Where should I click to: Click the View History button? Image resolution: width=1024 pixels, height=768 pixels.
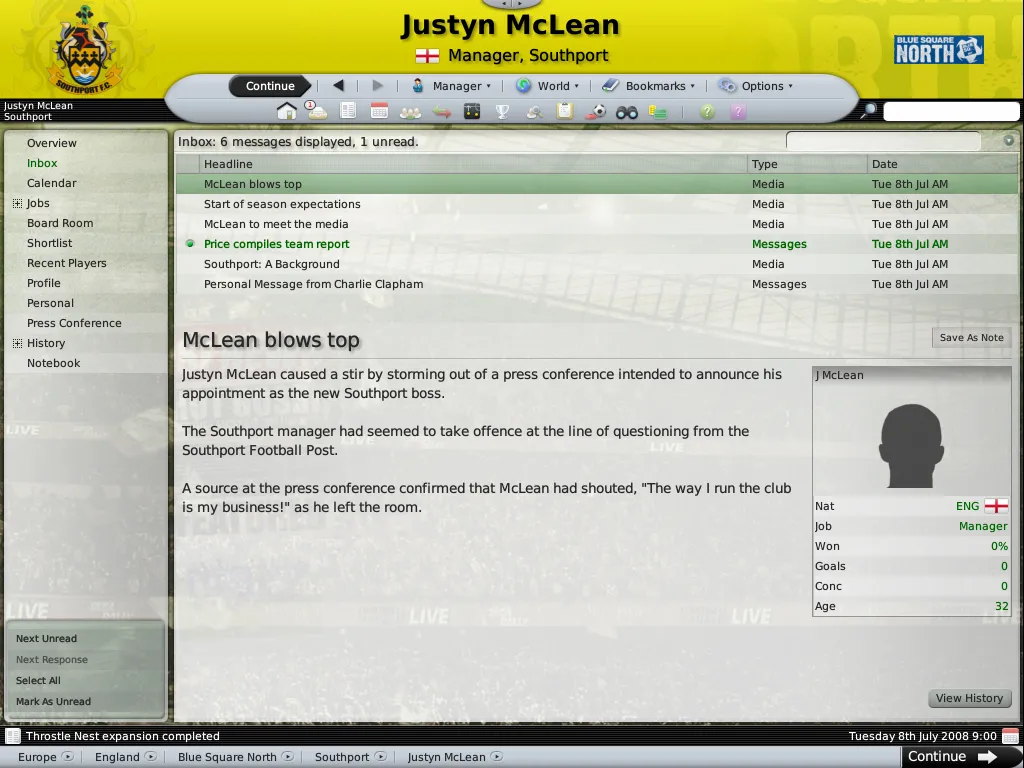(x=969, y=698)
